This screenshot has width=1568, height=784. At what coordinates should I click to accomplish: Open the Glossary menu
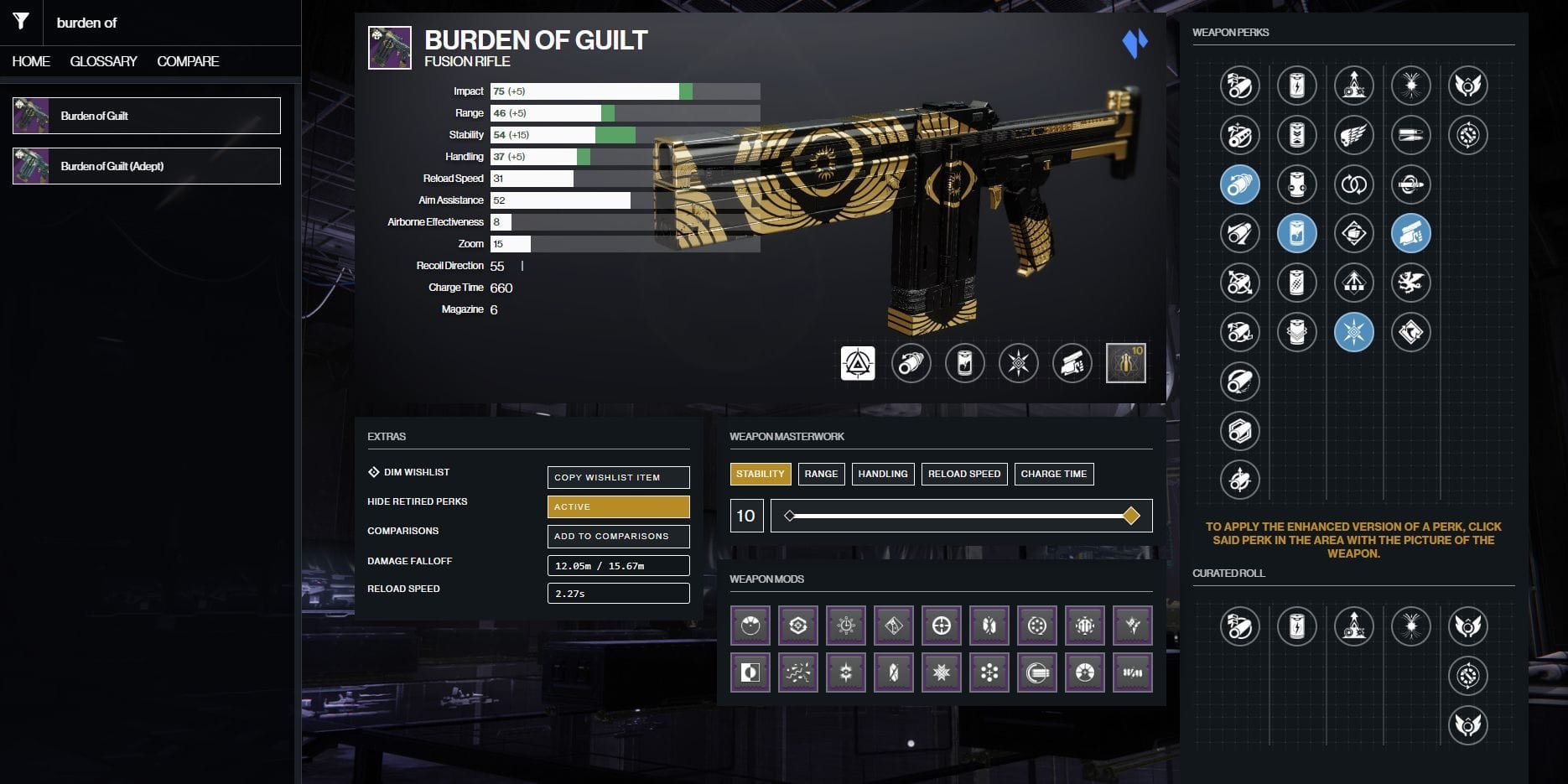103,60
